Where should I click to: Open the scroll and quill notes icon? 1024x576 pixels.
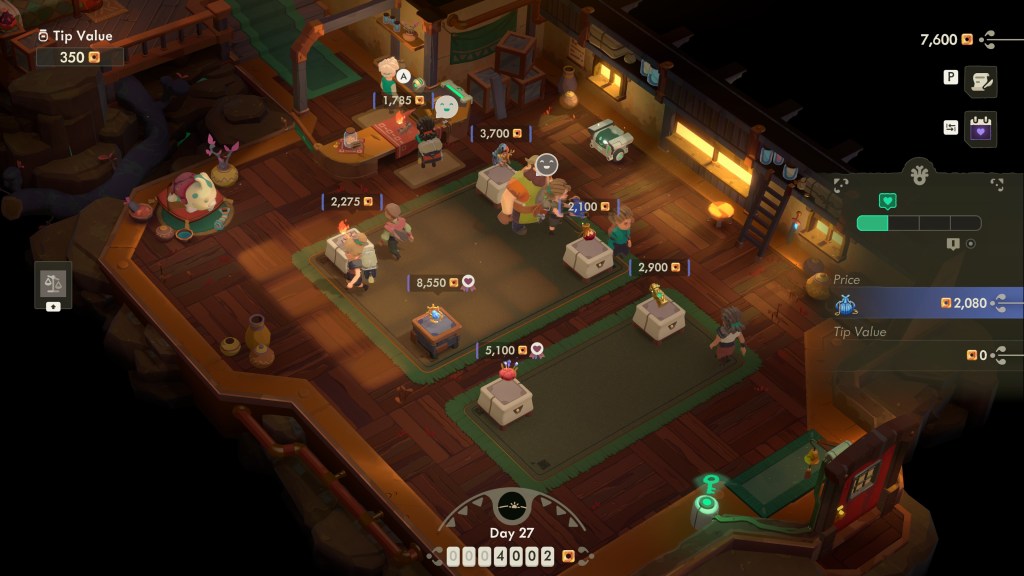point(981,82)
